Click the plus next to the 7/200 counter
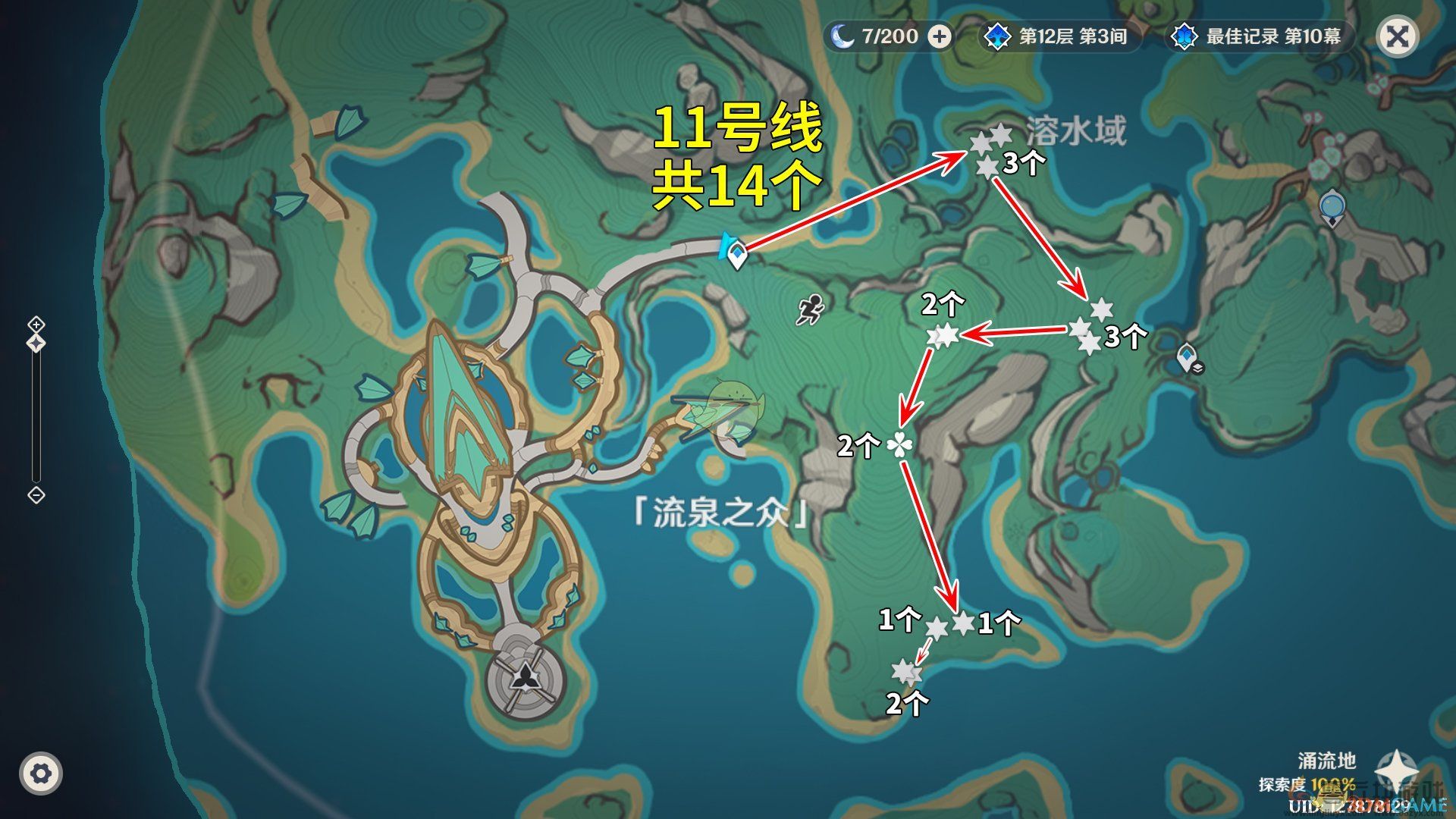Screen dimensions: 1456x819 (x=940, y=35)
